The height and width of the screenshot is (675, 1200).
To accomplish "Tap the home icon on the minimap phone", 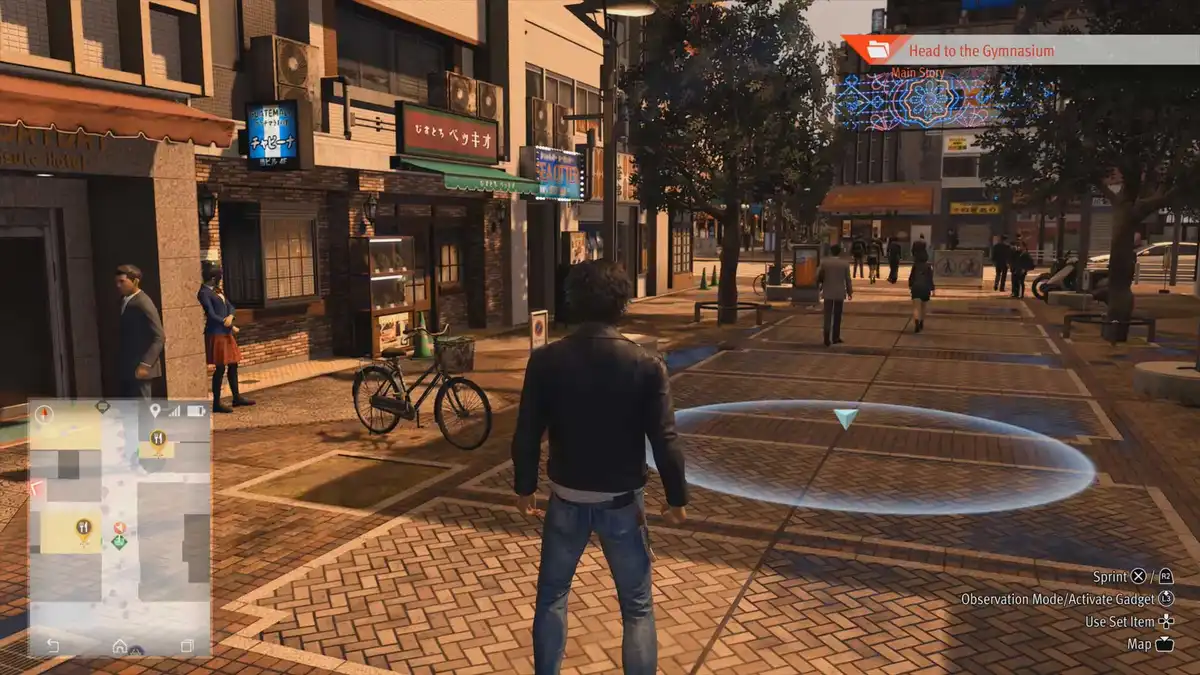I will (120, 646).
